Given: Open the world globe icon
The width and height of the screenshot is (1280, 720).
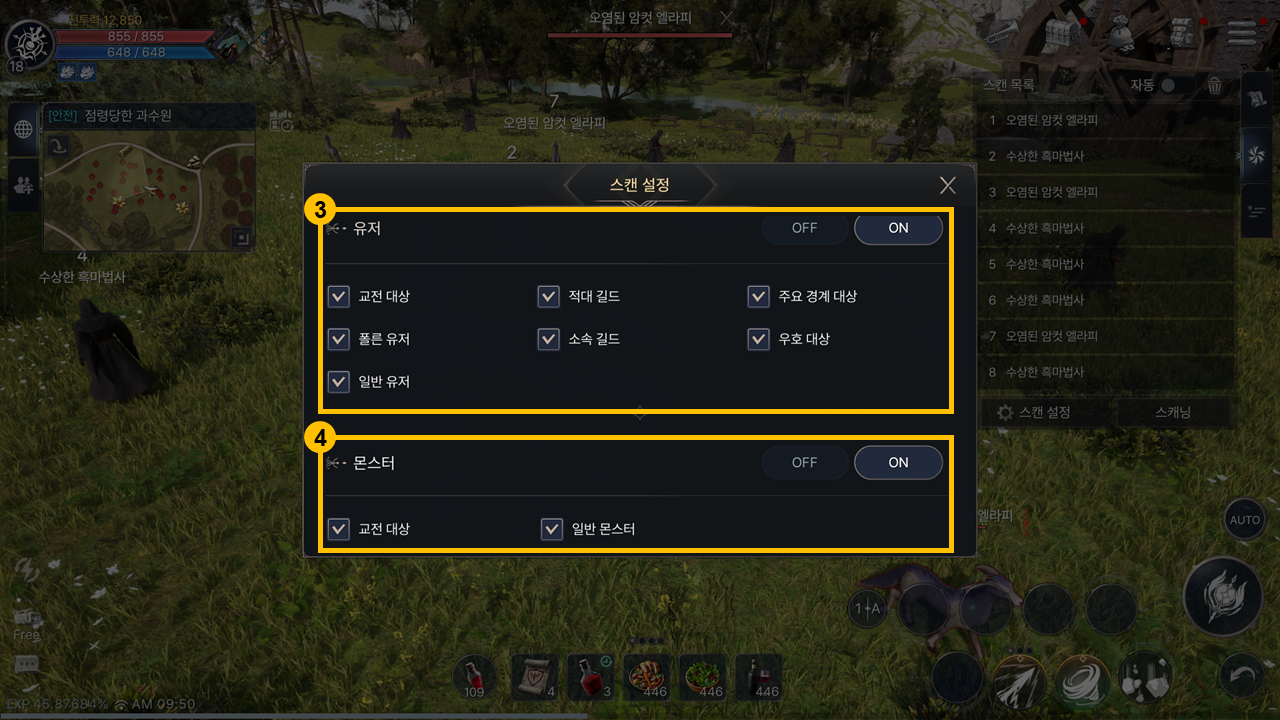Looking at the screenshot, I should 23,130.
